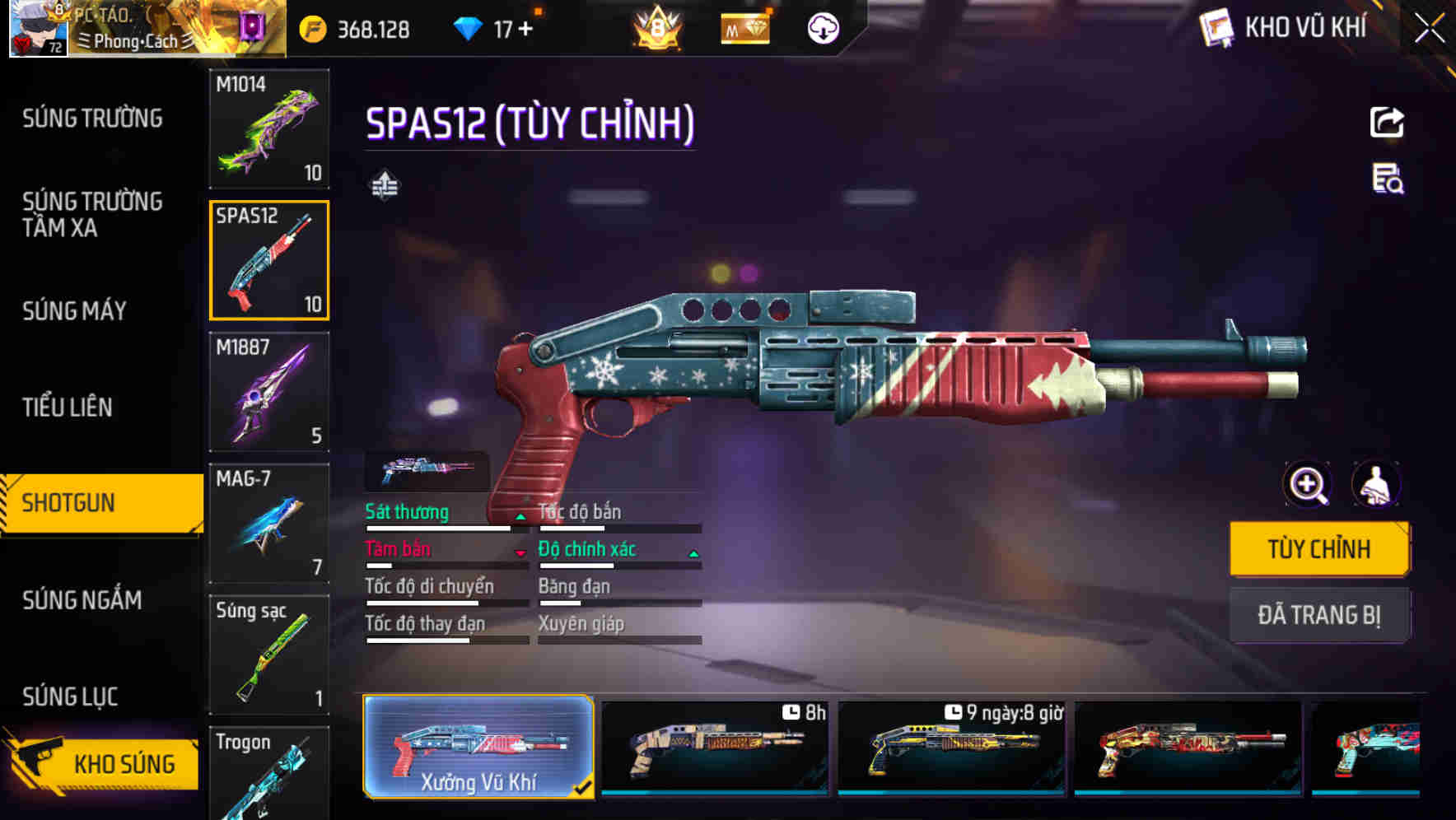
Task: Pick the Súng sạc weapon tile
Action: (x=269, y=655)
